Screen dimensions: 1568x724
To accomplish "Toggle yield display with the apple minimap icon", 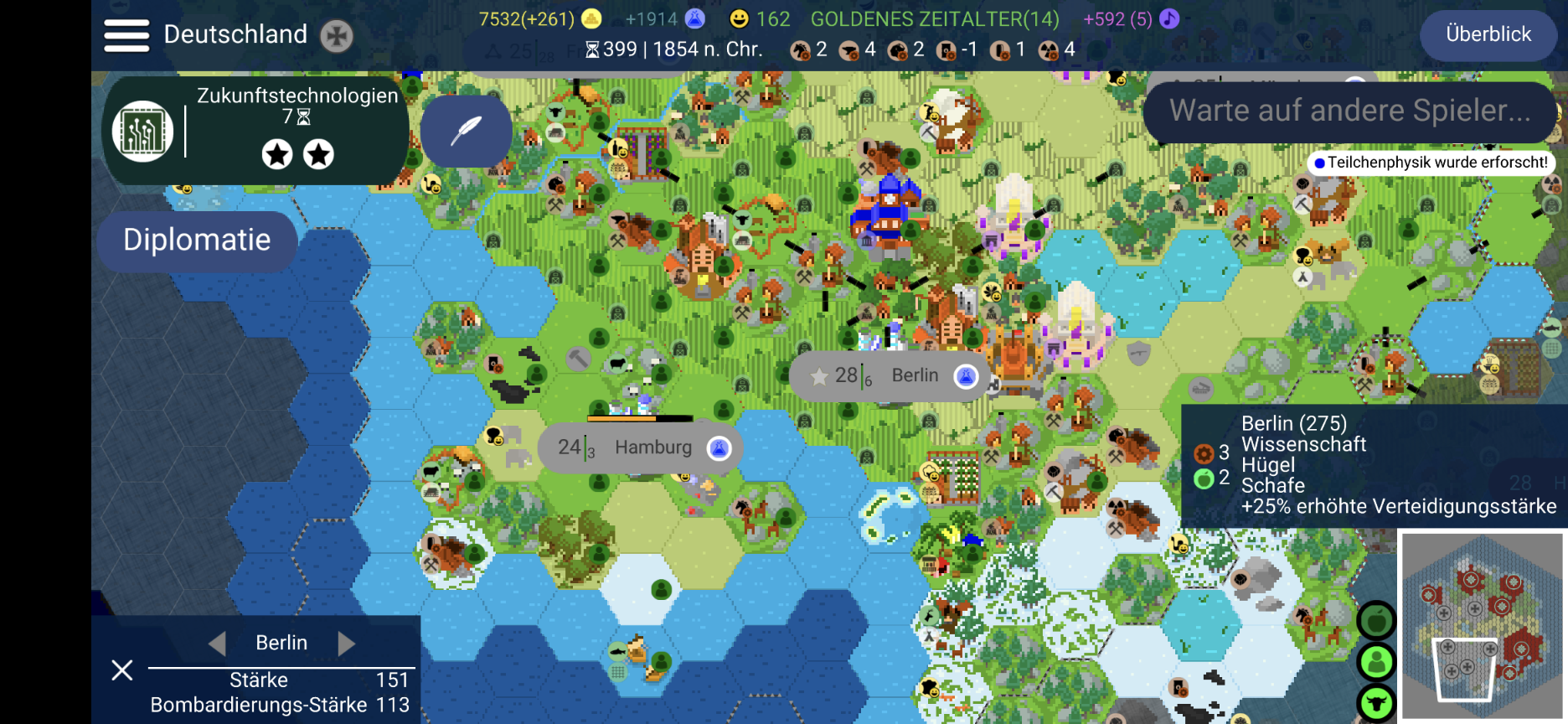I will click(x=1379, y=620).
